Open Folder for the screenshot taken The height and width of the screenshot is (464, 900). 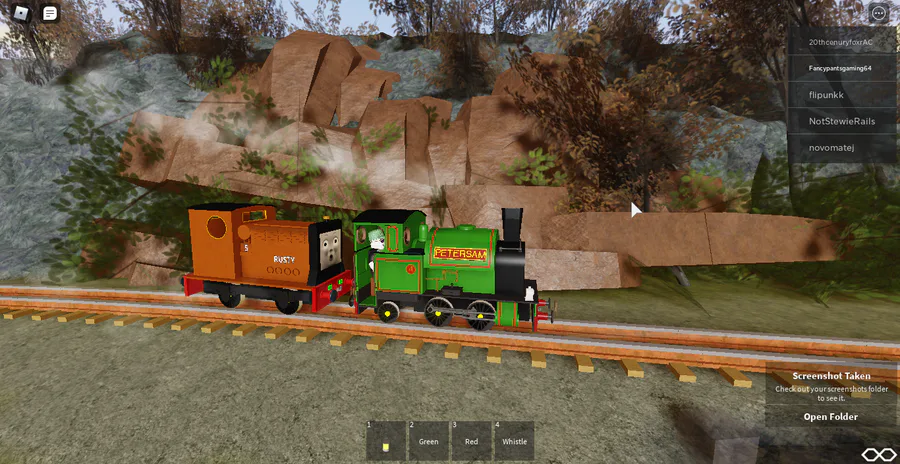830,417
